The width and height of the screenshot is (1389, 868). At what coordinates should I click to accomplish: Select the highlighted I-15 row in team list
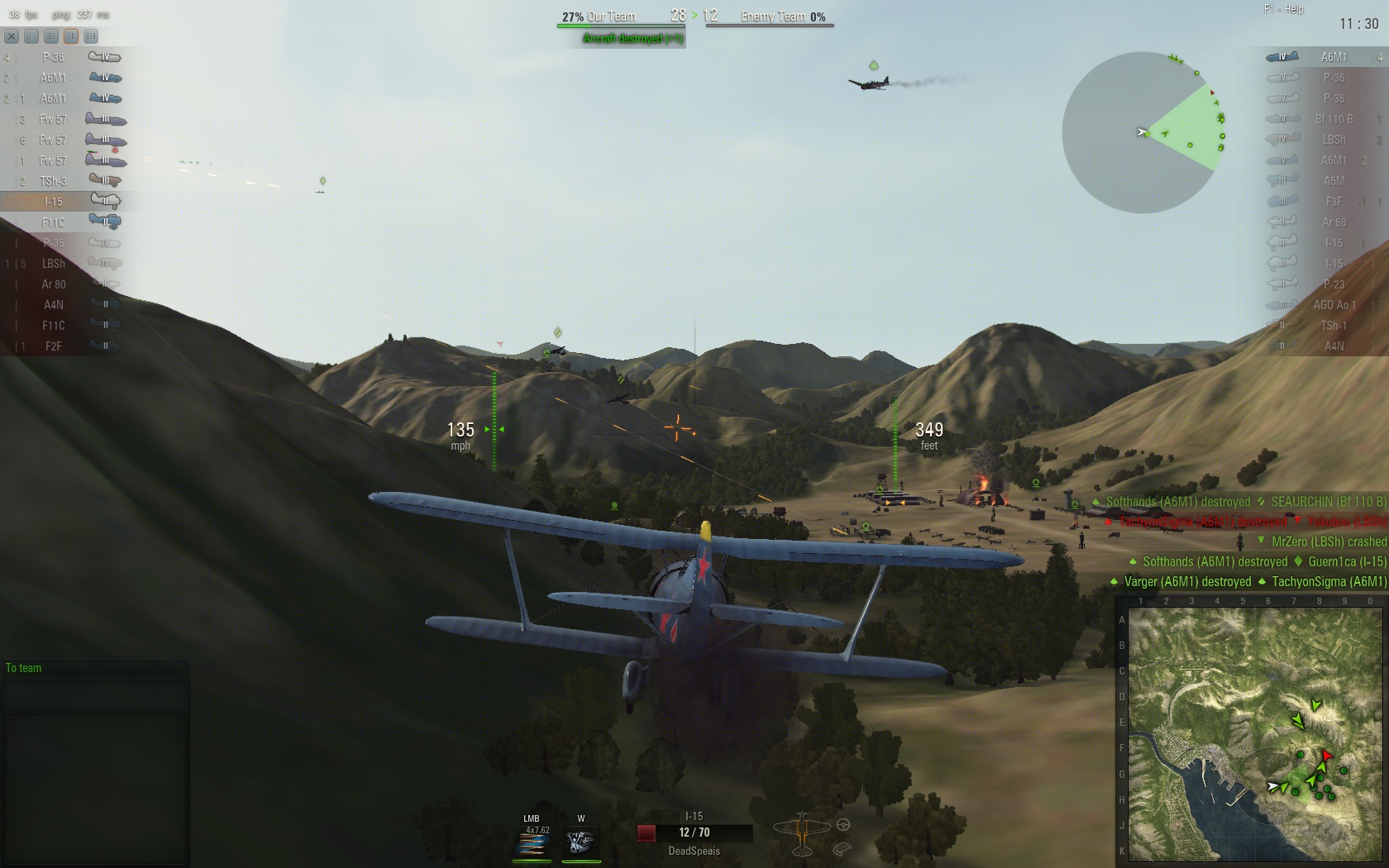point(62,201)
